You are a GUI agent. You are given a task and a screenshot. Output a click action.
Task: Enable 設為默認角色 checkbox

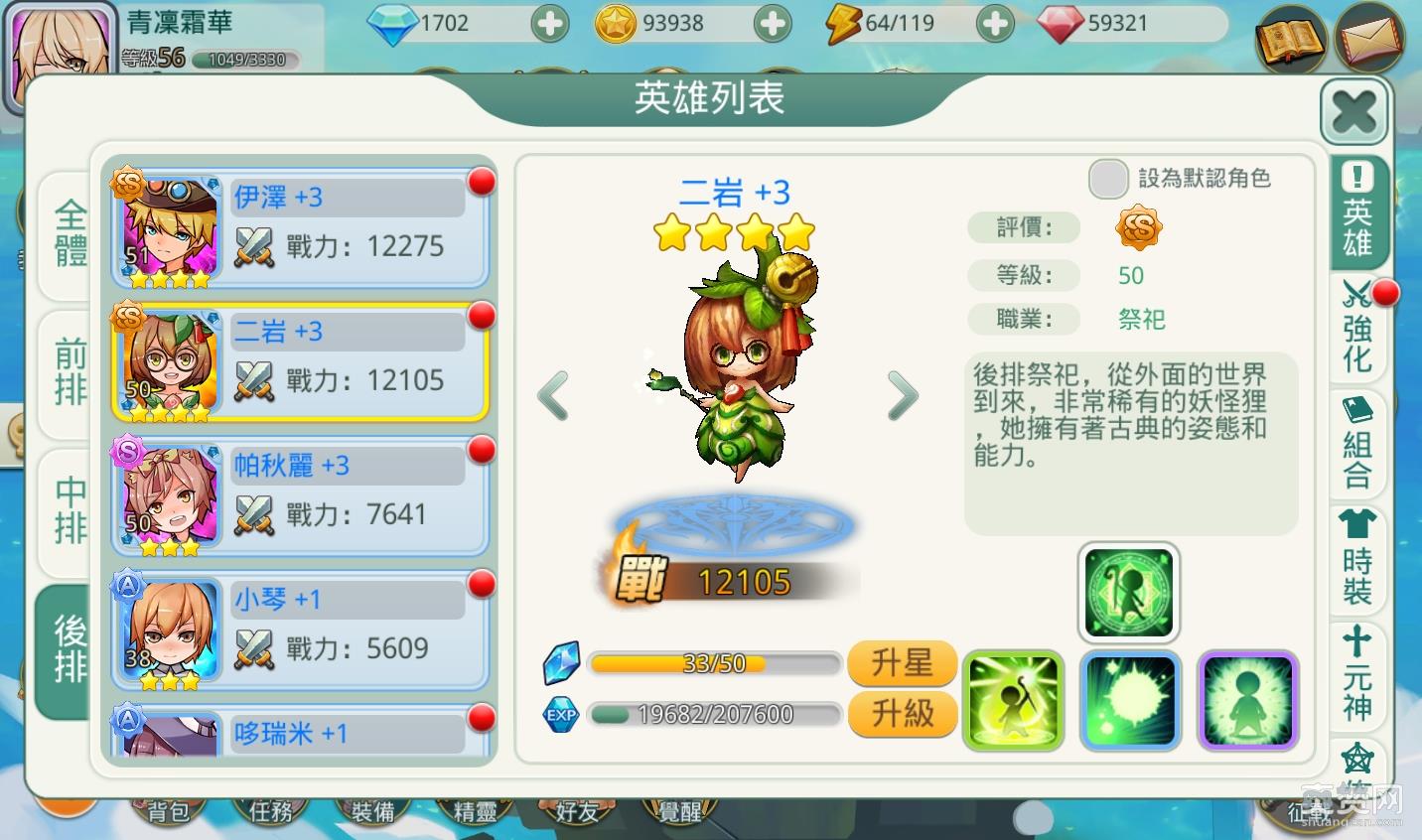[1108, 180]
